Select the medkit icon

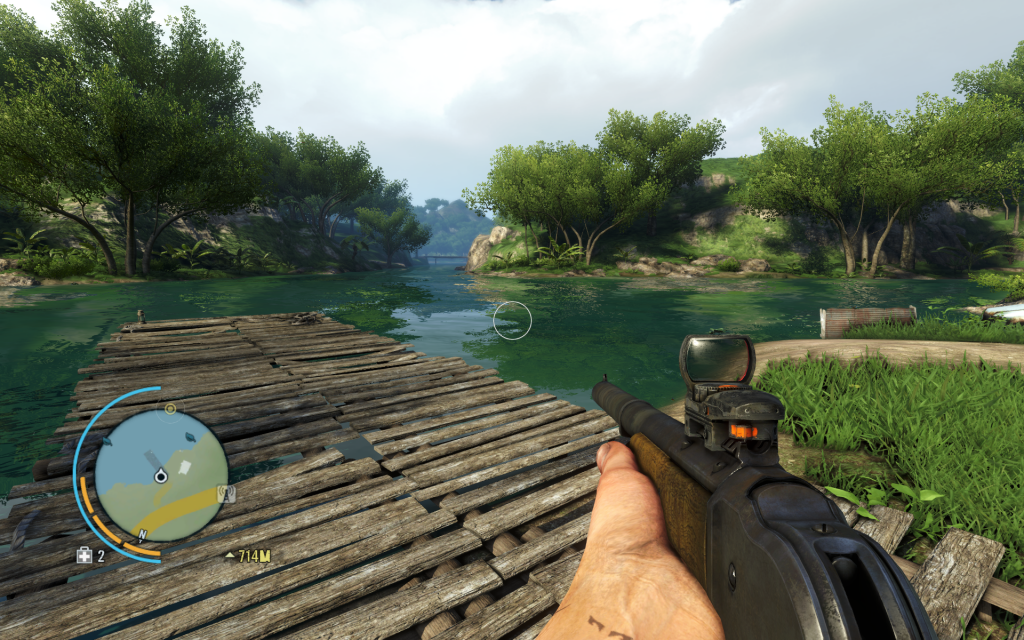pyautogui.click(x=84, y=555)
